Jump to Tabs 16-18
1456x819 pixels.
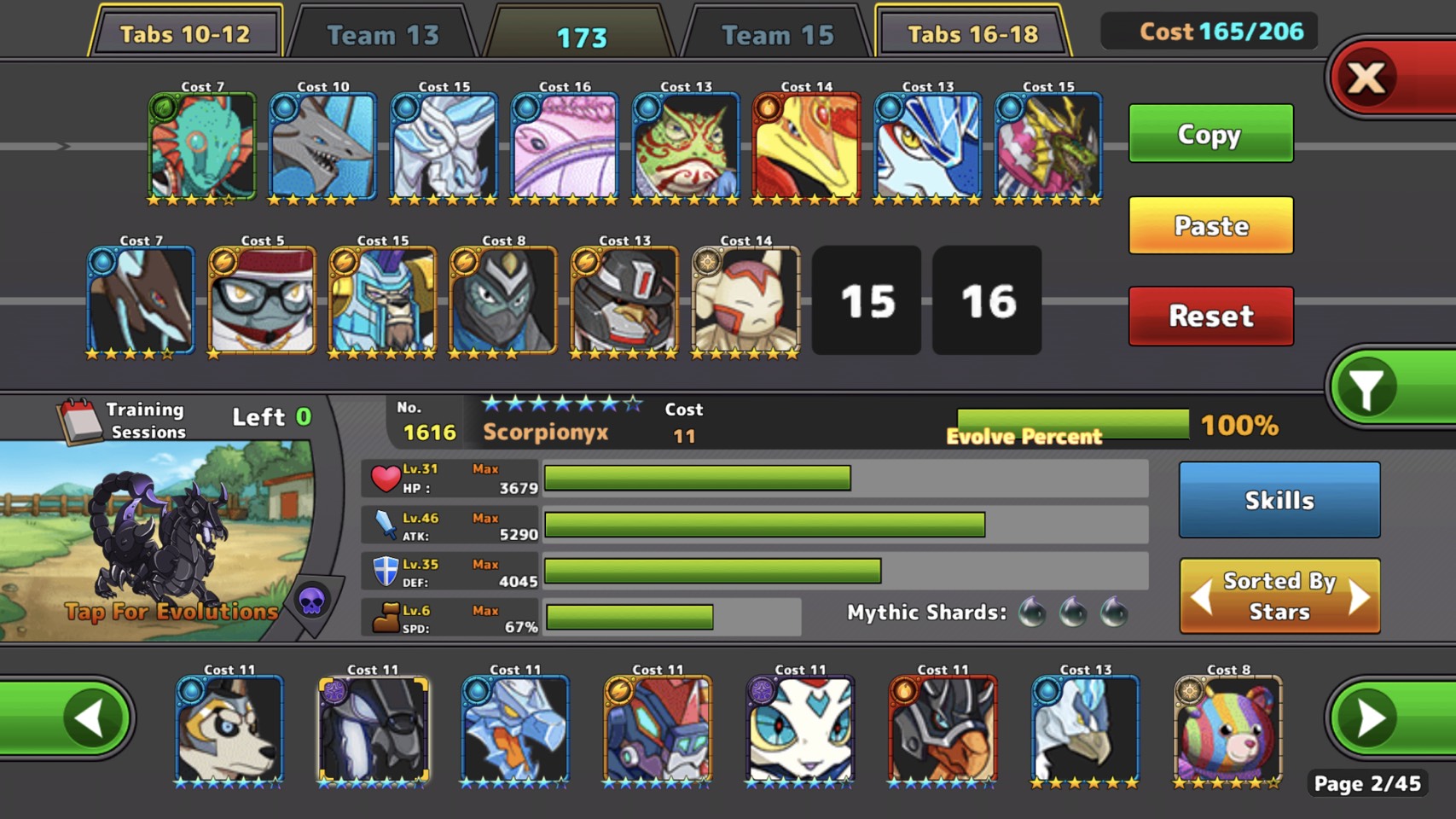coord(972,34)
